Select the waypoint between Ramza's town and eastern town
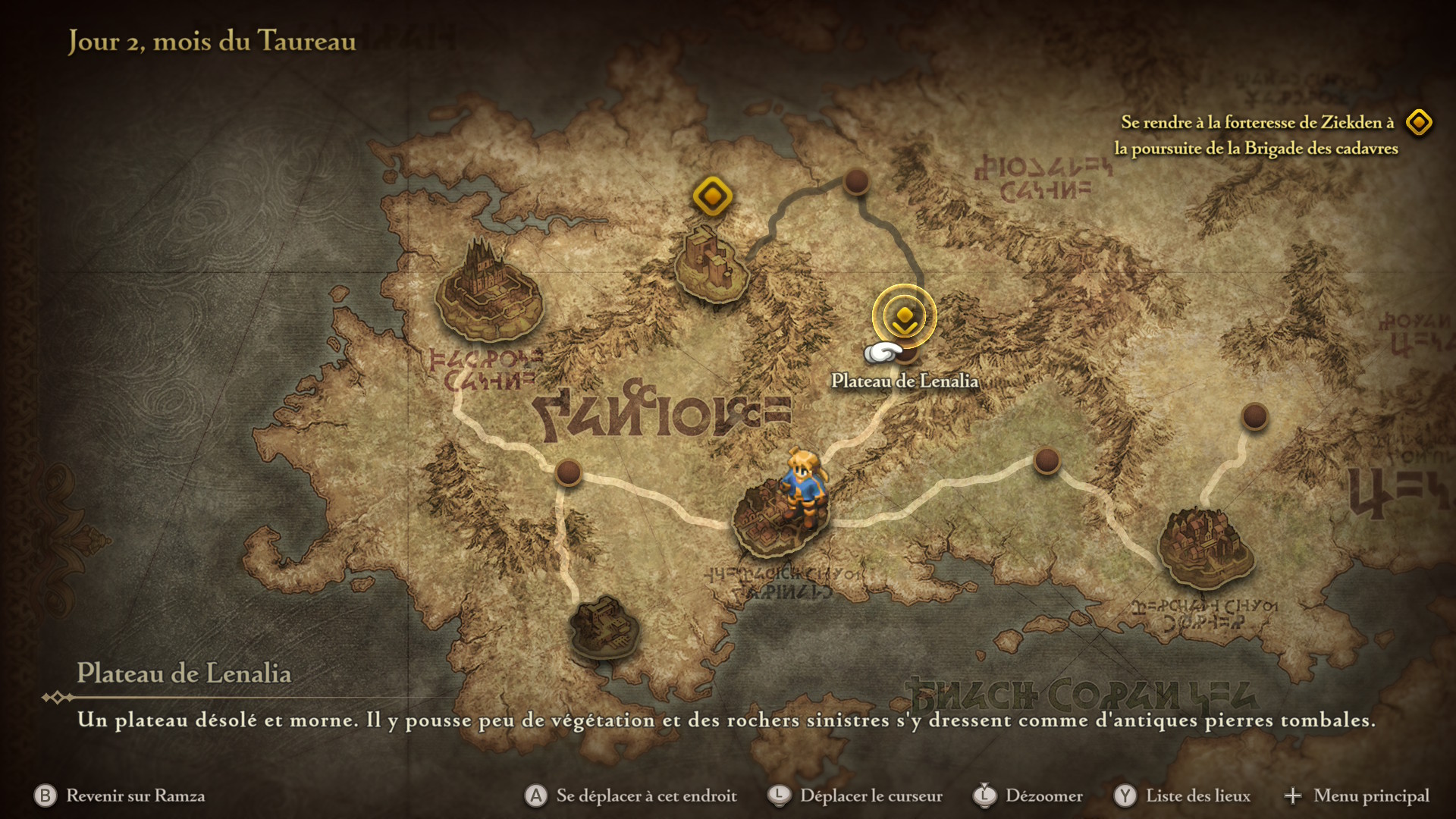1456x819 pixels. pos(1046,460)
